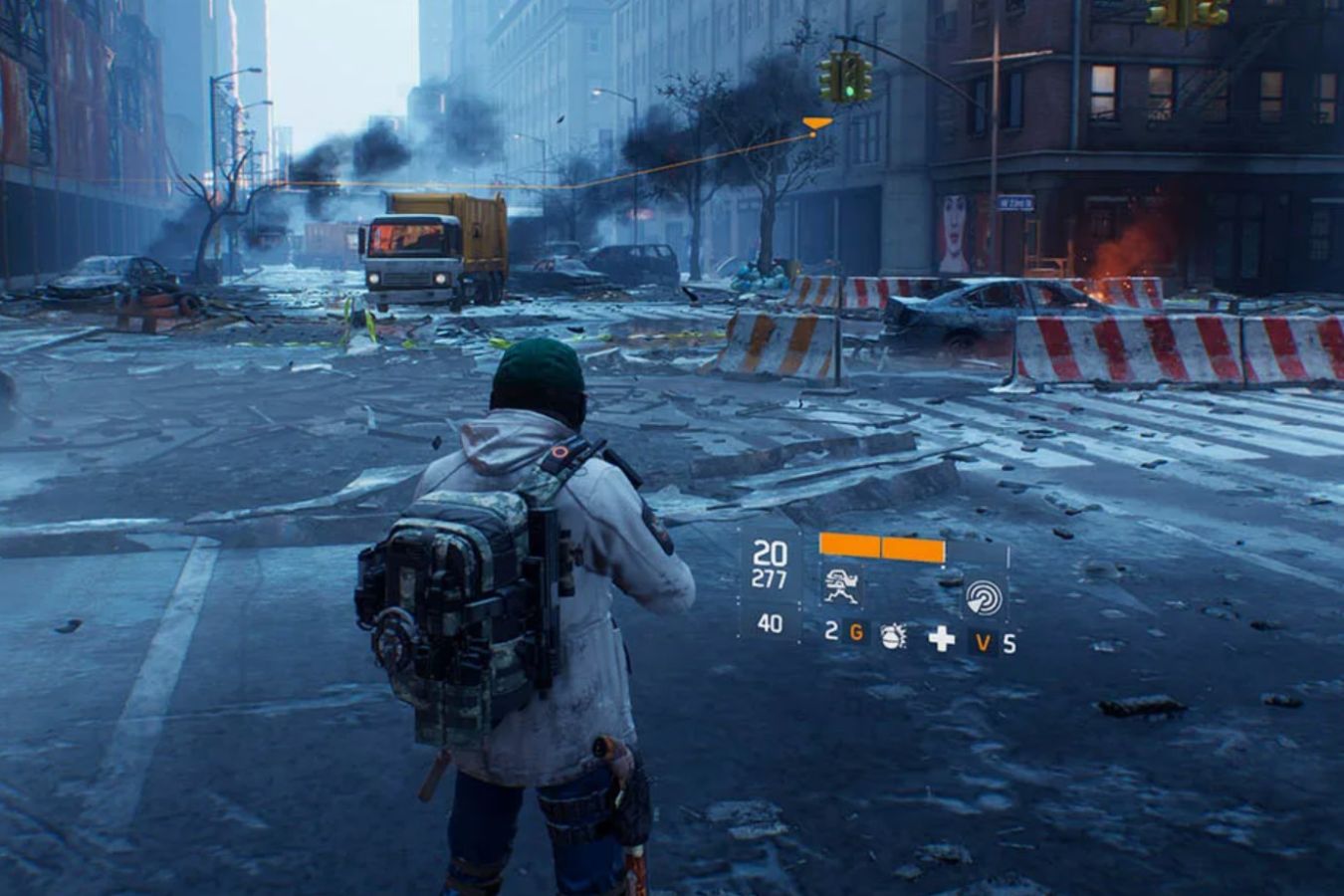Click the orange G keybind badge
The height and width of the screenshot is (896, 1344).
(x=856, y=634)
